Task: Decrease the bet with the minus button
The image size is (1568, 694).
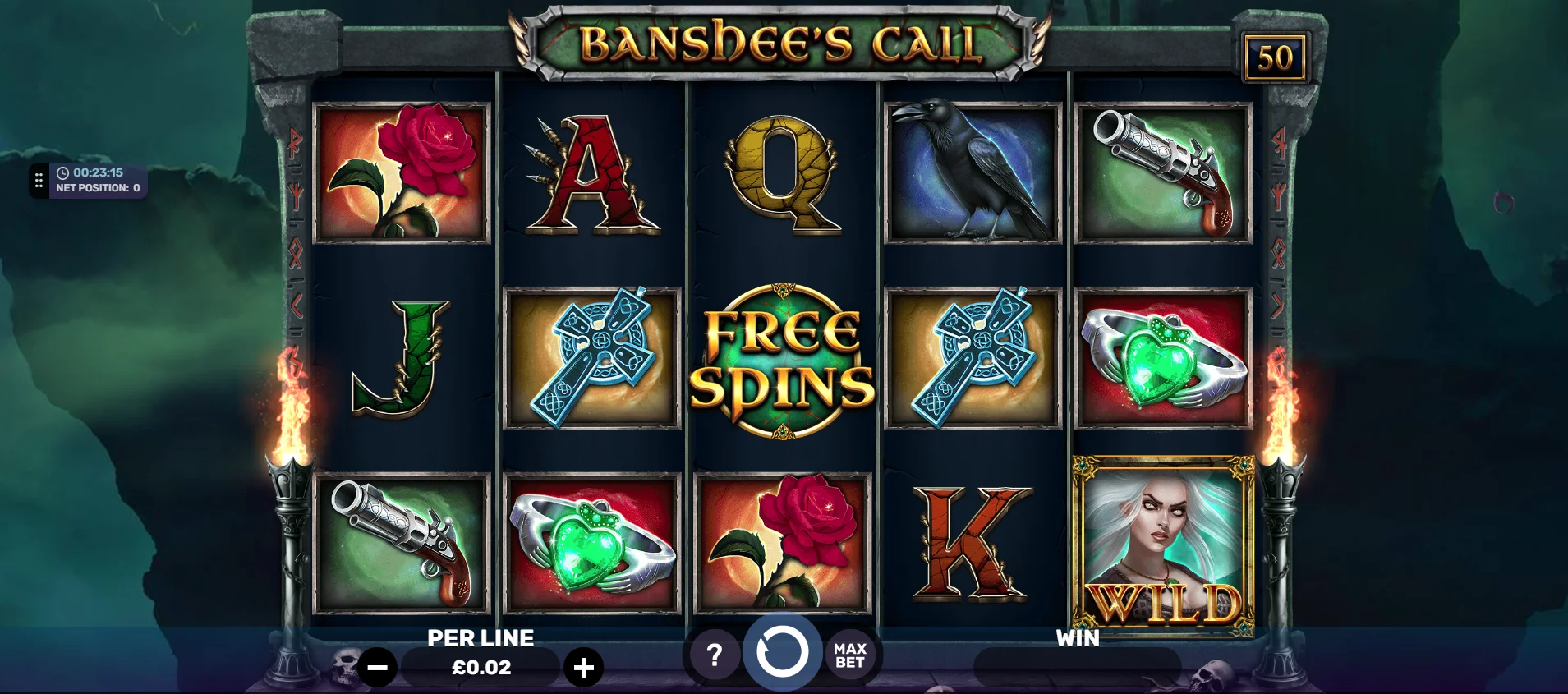Action: 377,668
